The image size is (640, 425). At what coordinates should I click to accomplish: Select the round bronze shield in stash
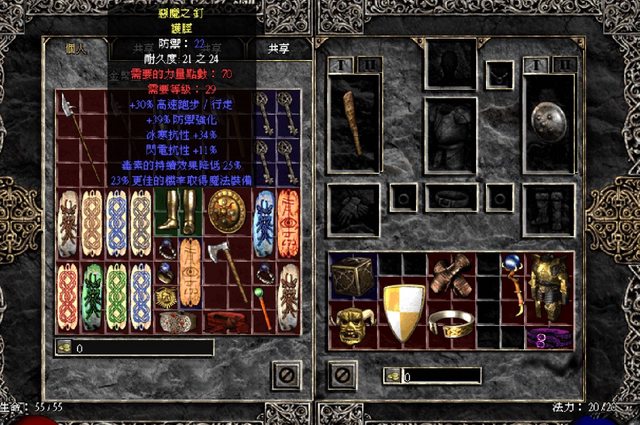[x=224, y=211]
